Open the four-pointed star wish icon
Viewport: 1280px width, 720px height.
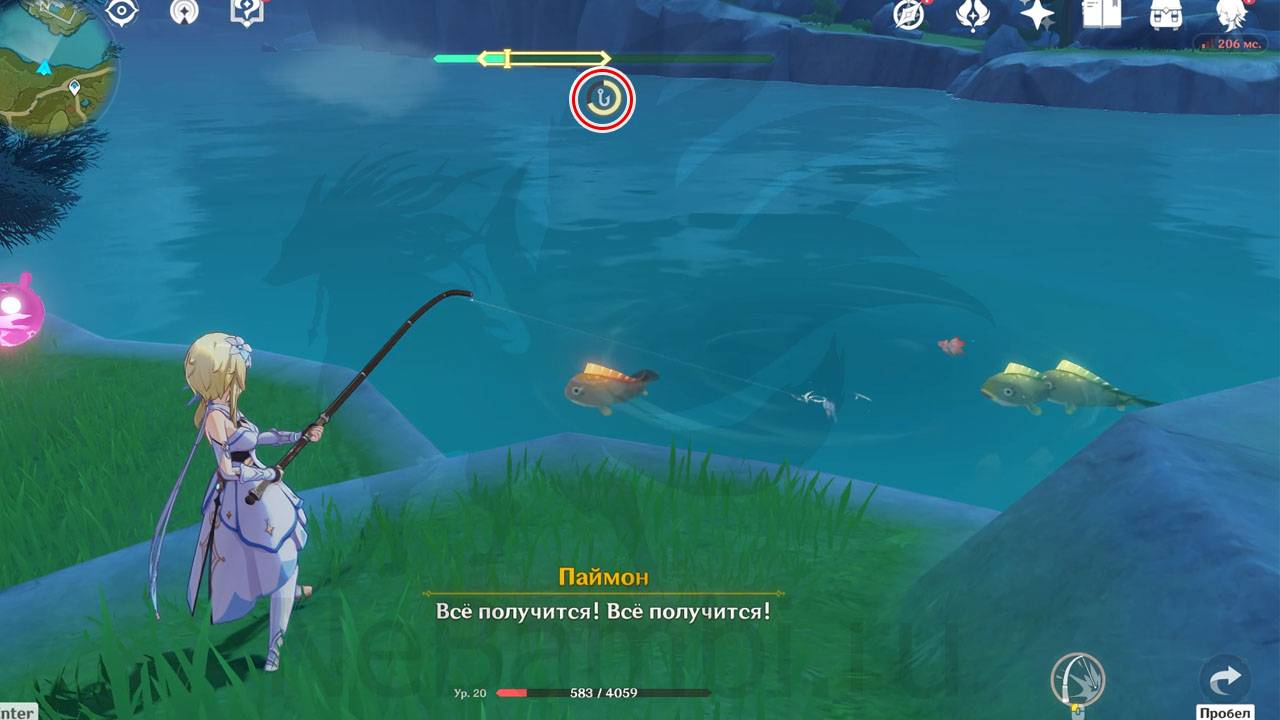point(1037,14)
